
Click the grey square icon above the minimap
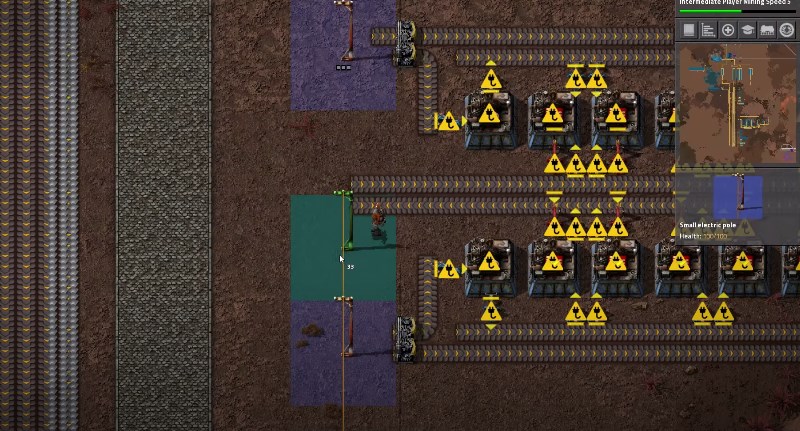[x=689, y=30]
